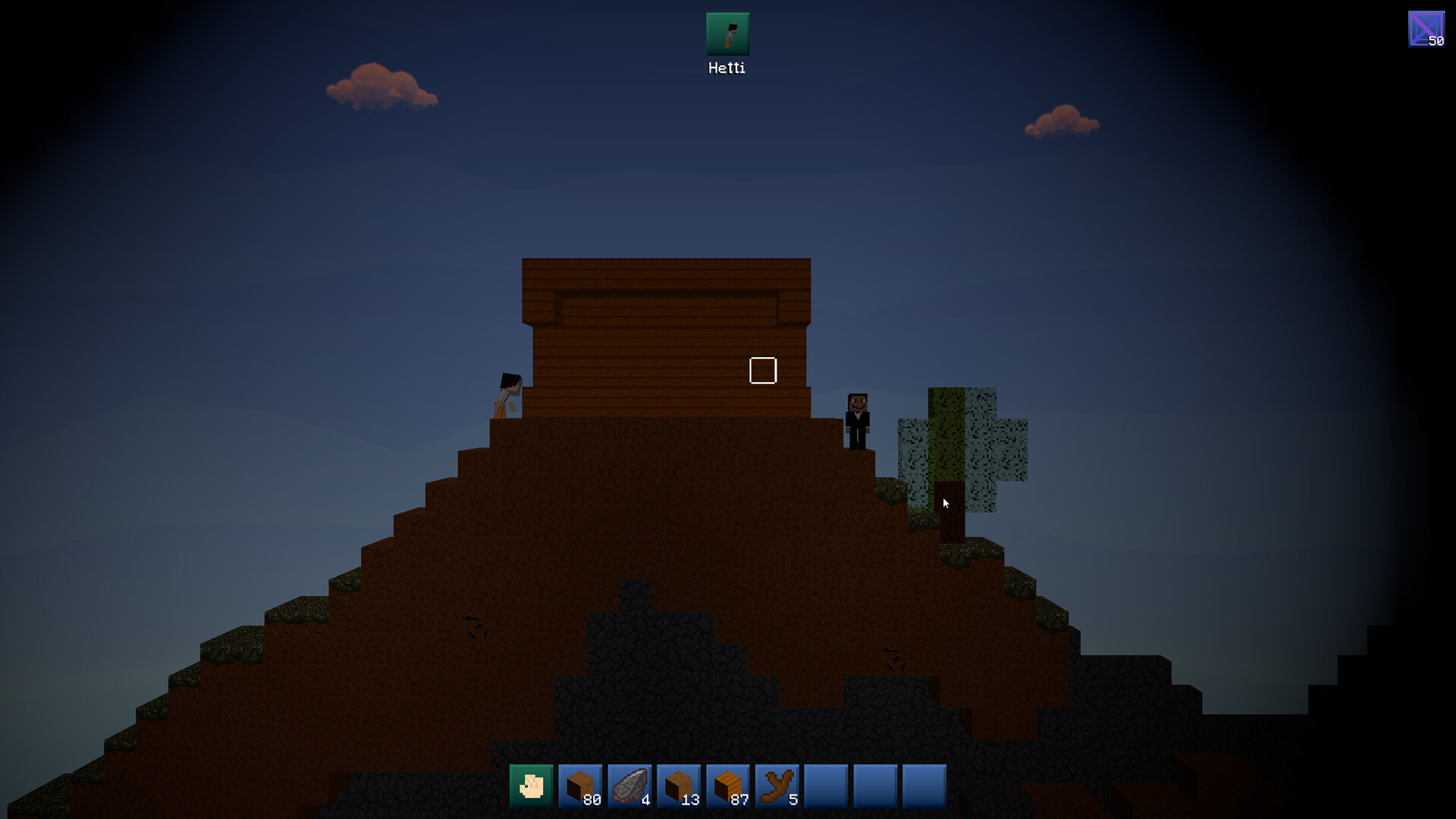Select the first empty hotbar slot
Image resolution: width=1456 pixels, height=819 pixels.
[825, 786]
